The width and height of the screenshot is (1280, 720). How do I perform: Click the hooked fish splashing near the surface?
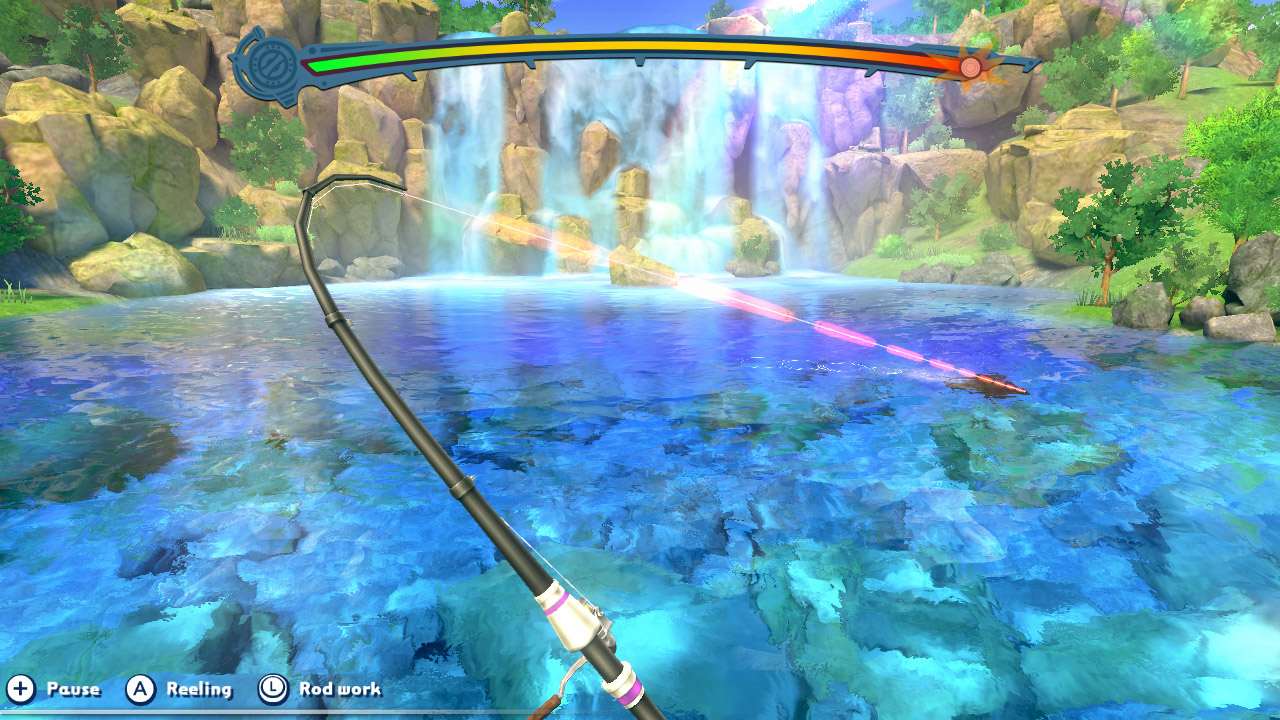(990, 385)
